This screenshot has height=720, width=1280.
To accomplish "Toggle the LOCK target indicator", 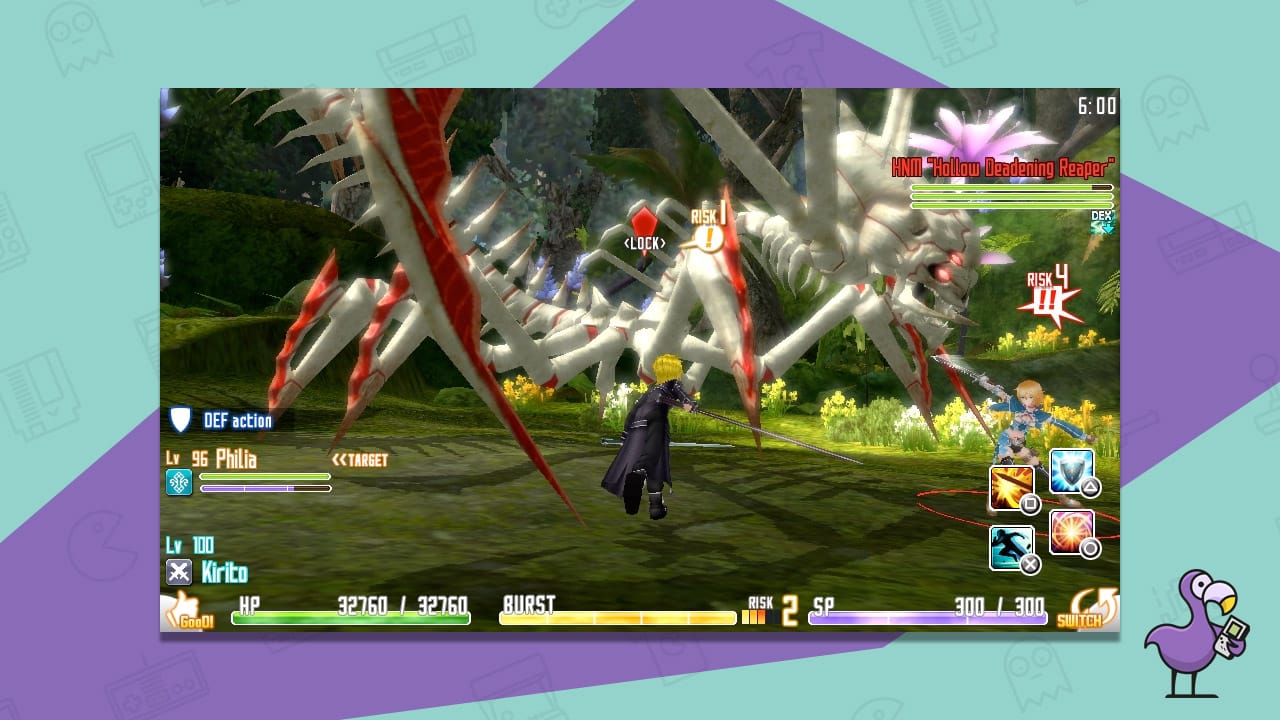I will [646, 241].
